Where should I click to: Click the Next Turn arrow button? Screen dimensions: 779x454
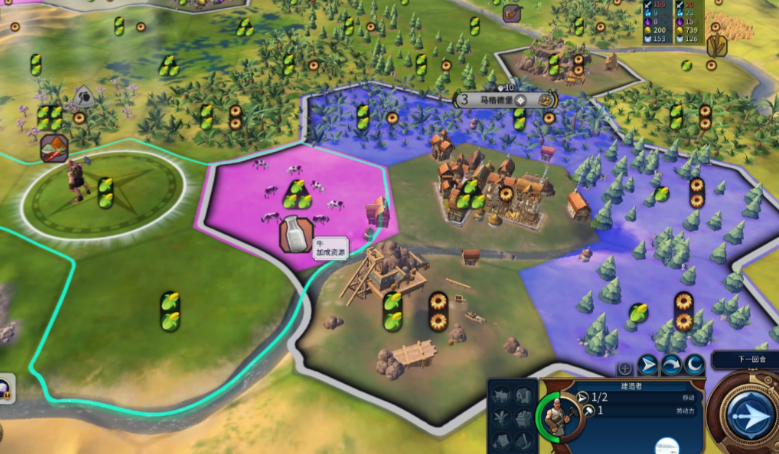[x=749, y=415]
